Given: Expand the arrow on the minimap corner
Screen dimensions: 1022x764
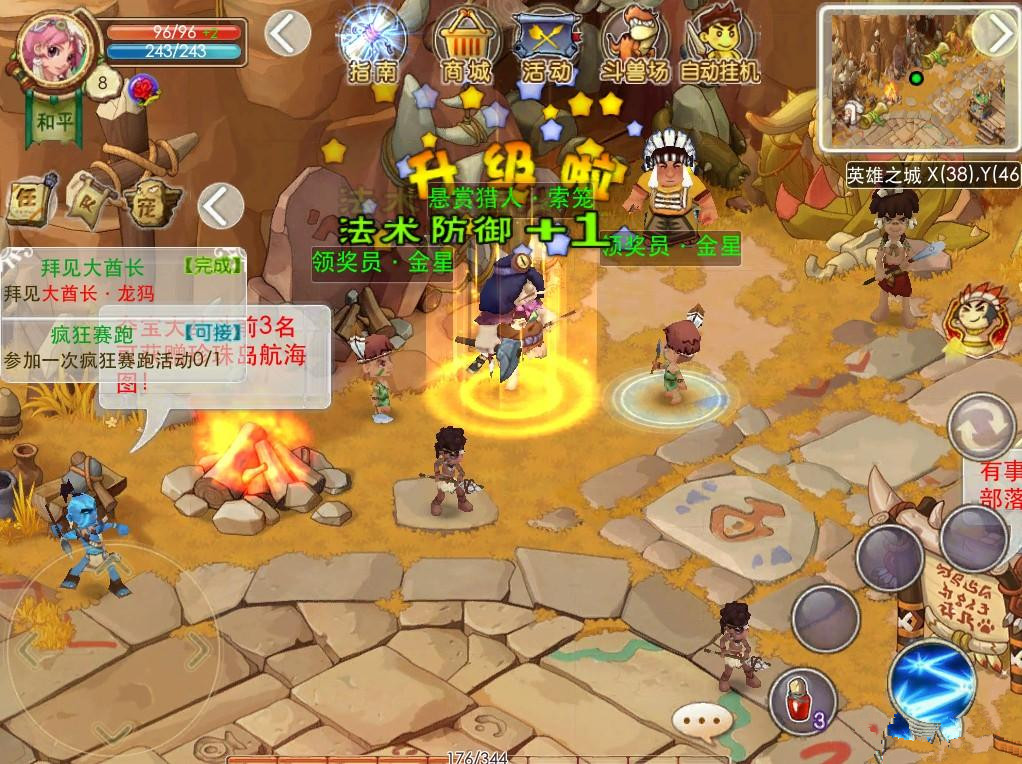Looking at the screenshot, I should (x=996, y=34).
